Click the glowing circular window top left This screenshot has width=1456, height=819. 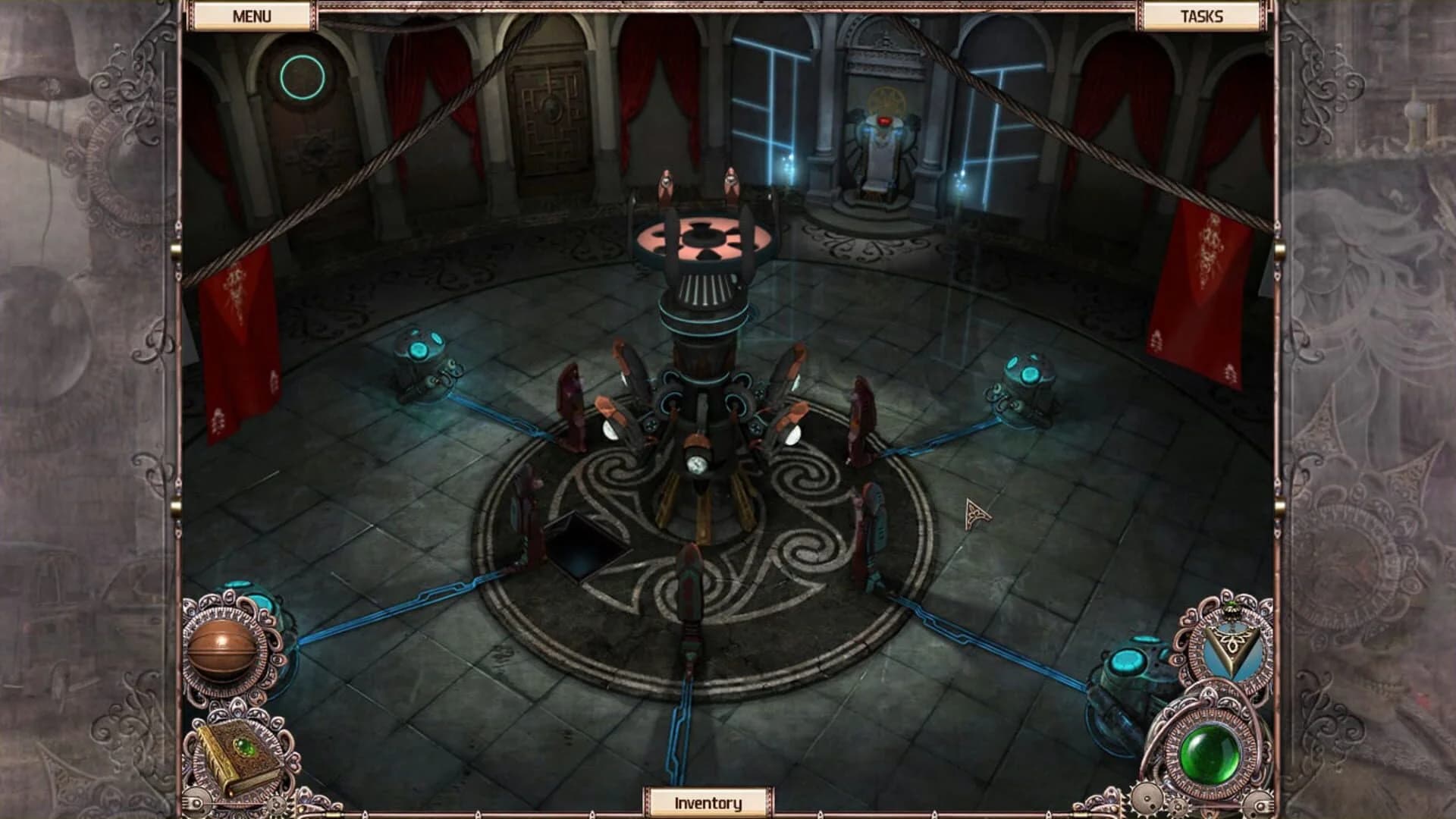(302, 77)
